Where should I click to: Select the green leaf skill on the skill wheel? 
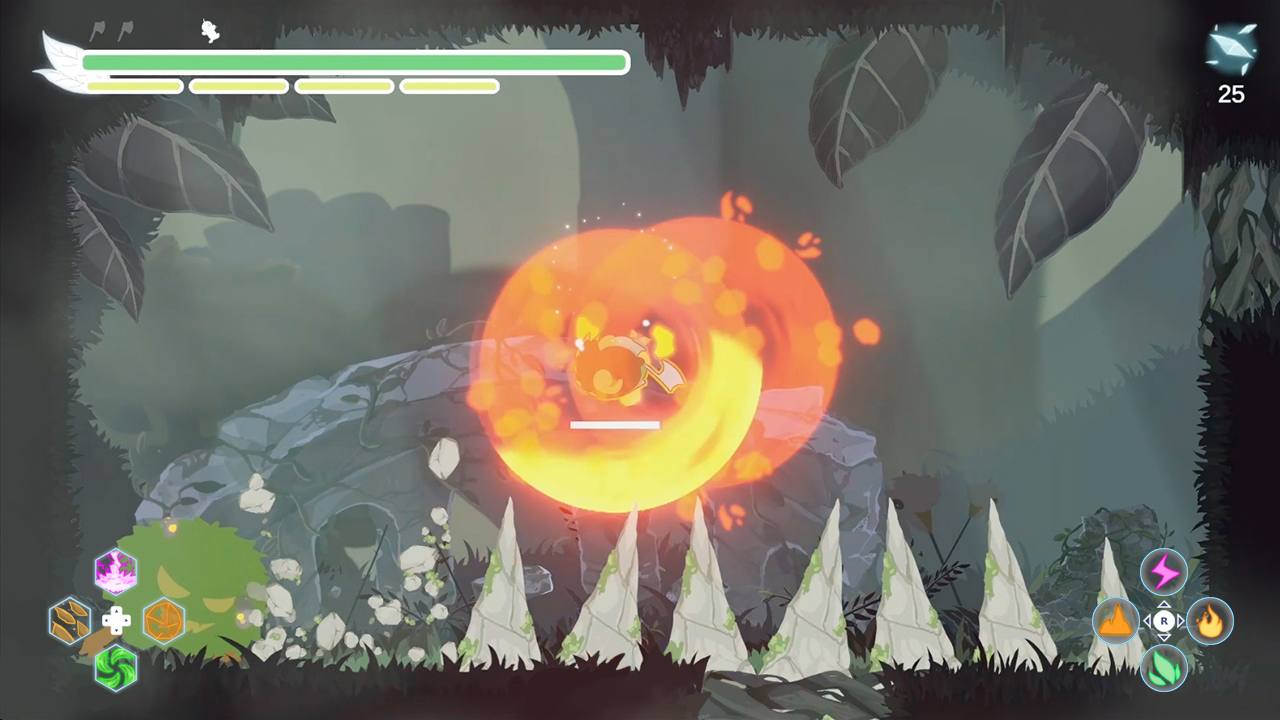click(1163, 670)
